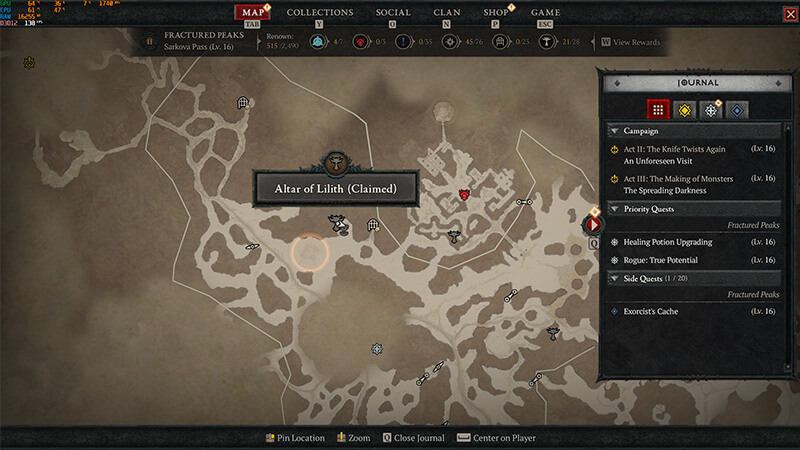Select the Clan tab
The image size is (800, 450).
(x=447, y=12)
